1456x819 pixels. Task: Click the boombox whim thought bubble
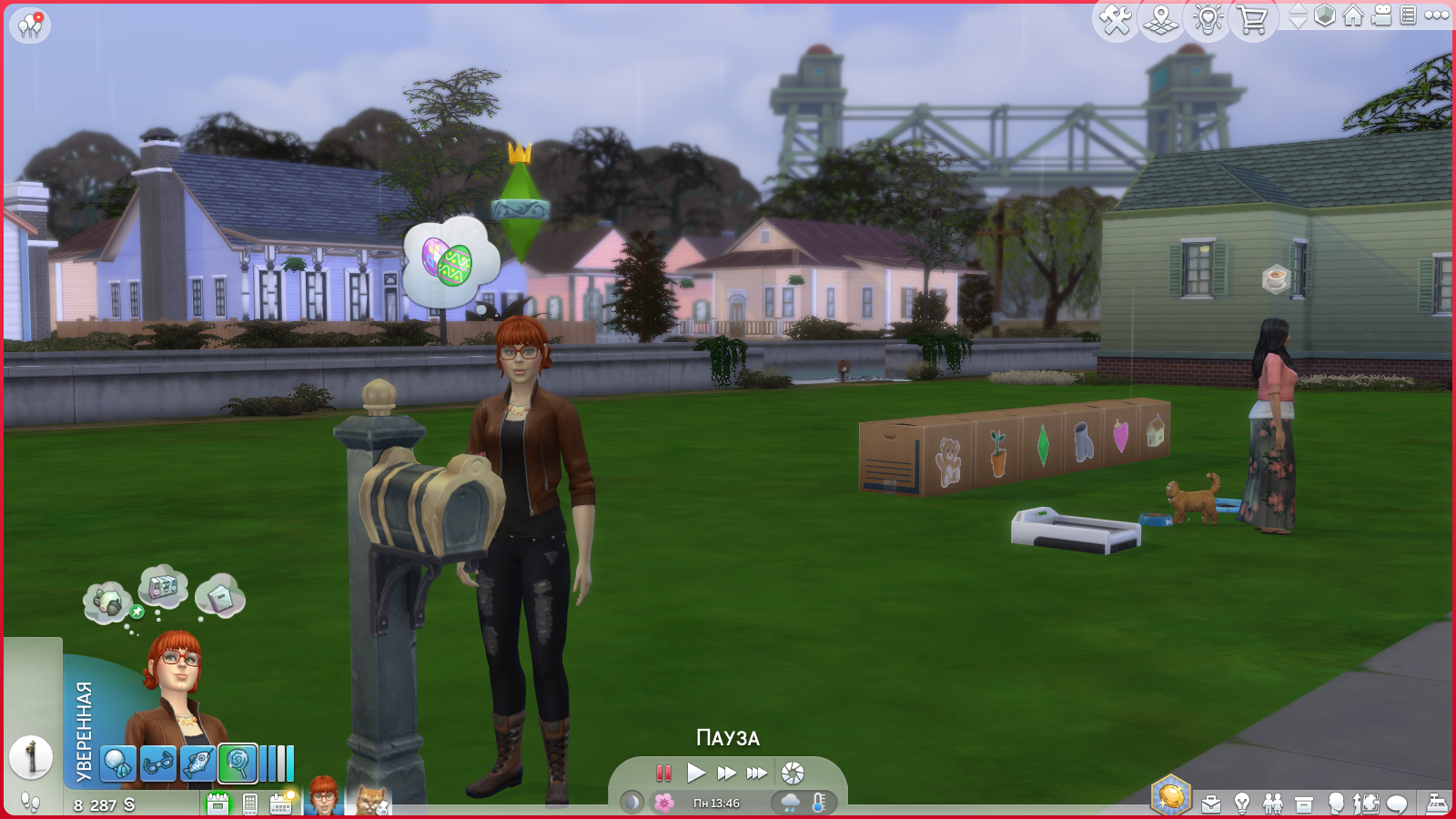point(163,587)
